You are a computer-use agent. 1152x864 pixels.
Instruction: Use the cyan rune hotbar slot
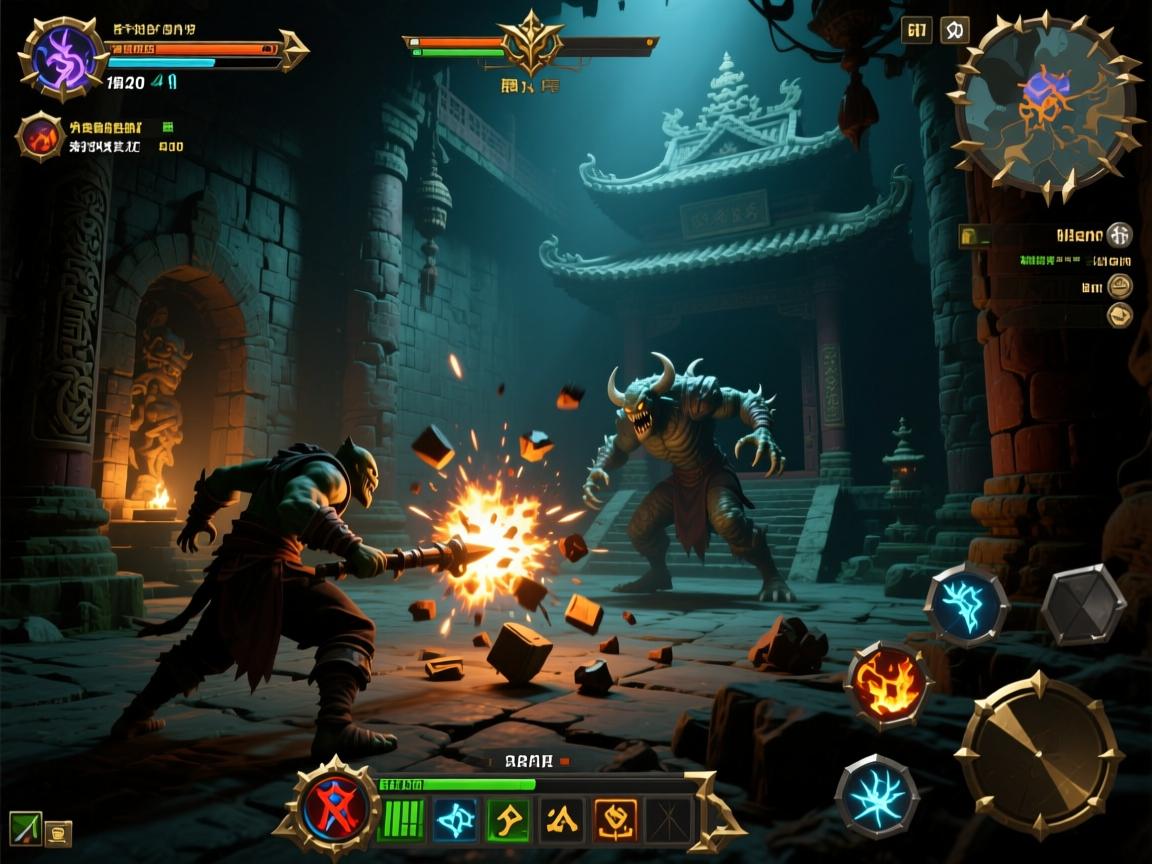pyautogui.click(x=456, y=820)
